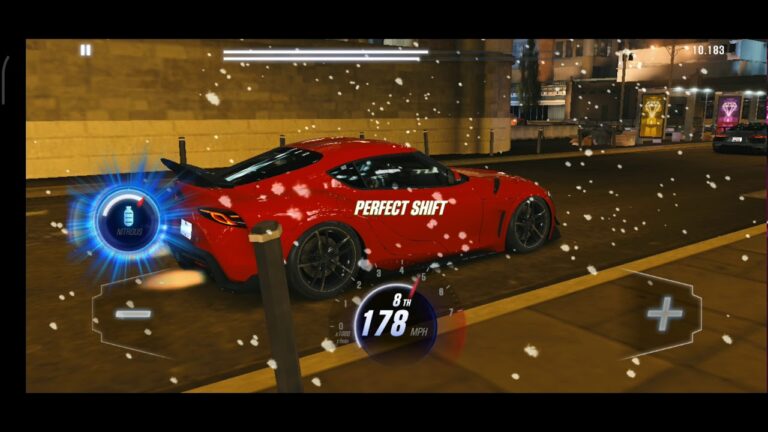Tap the minus downshift paddle
Viewport: 768px width, 432px height.
tap(133, 314)
